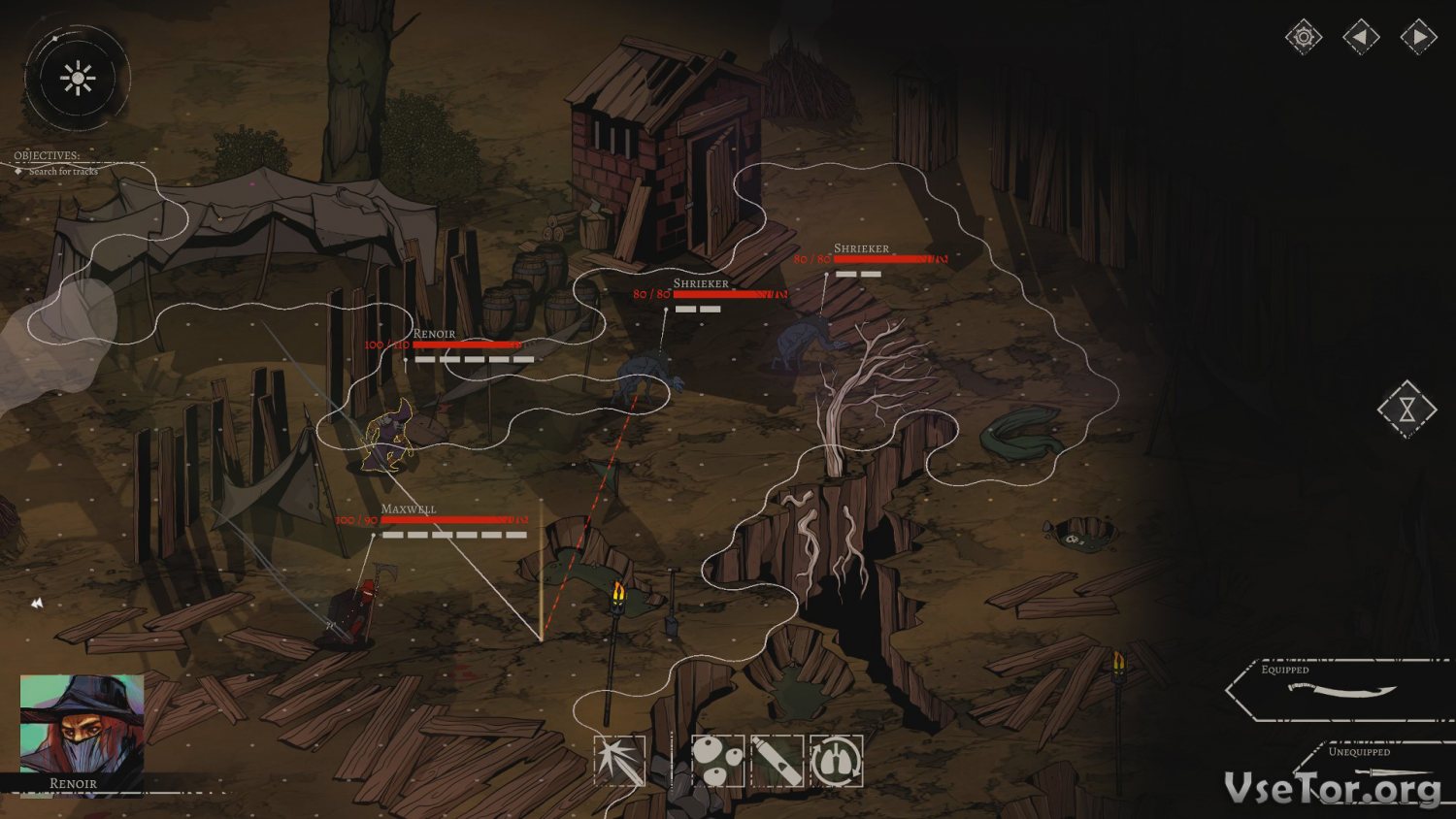Viewport: 1456px width, 819px height.
Task: Click the hourglass end turn button
Action: pos(1406,409)
